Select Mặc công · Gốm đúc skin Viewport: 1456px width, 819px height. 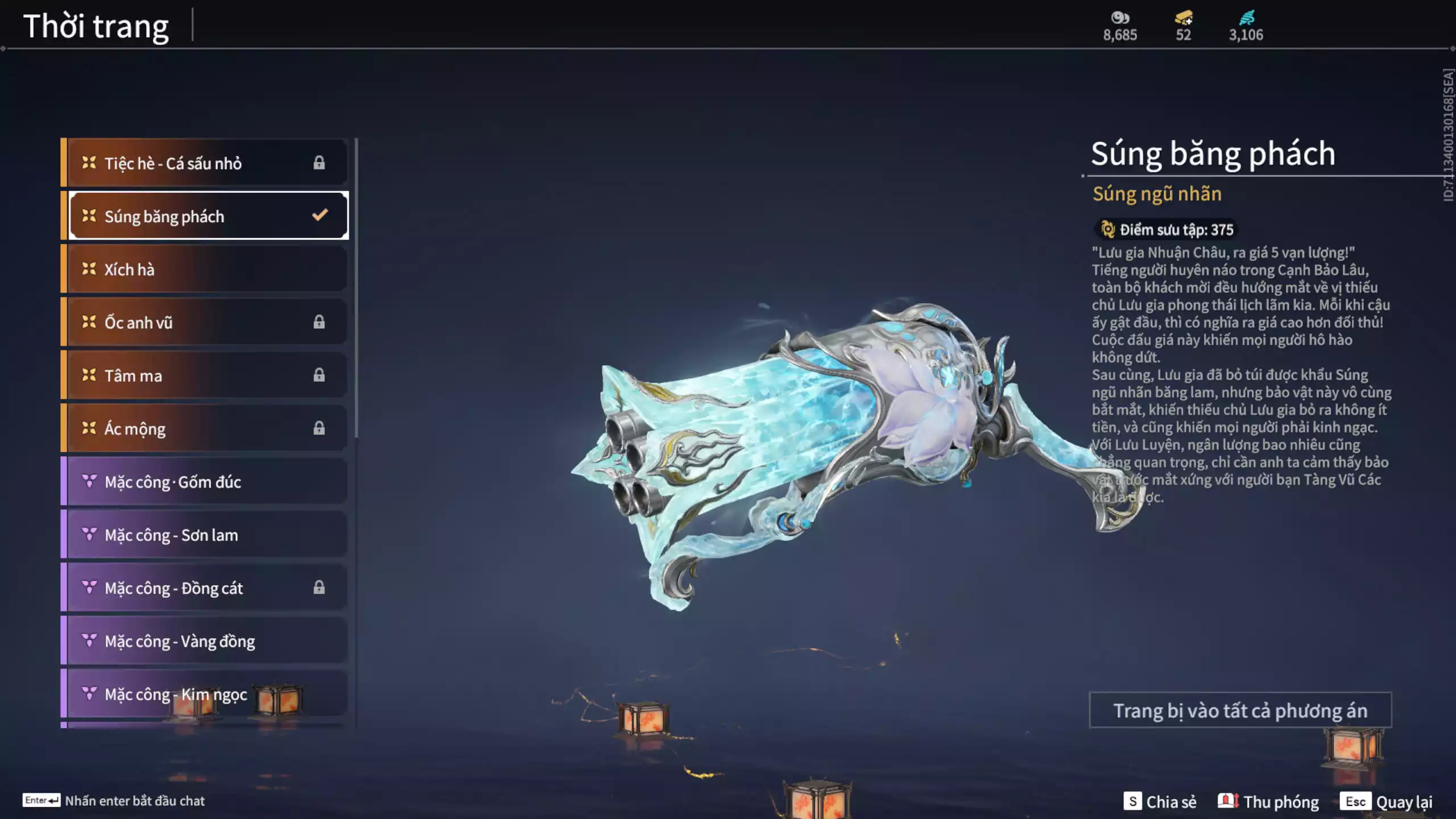205,482
